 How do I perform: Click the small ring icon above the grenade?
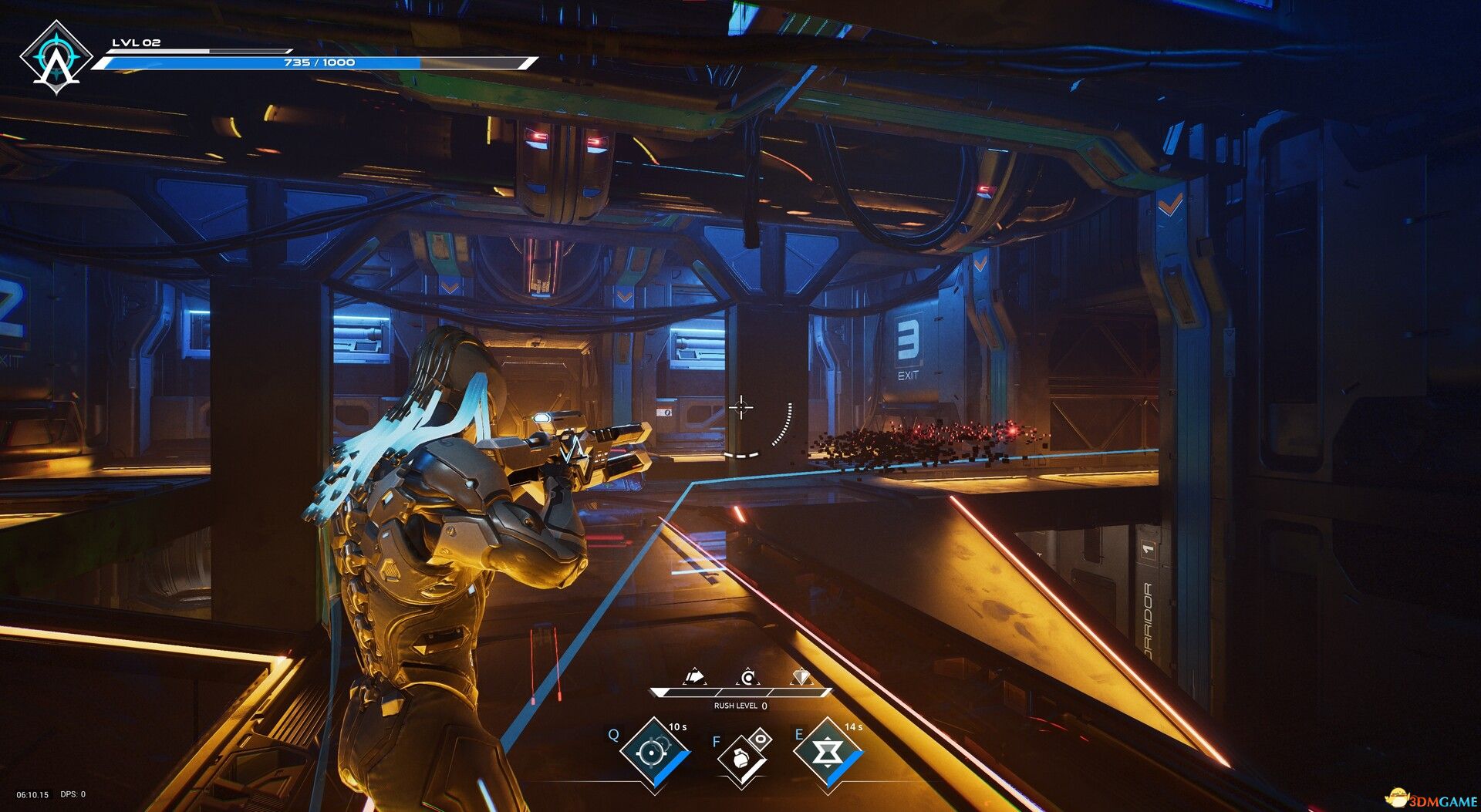[x=761, y=739]
